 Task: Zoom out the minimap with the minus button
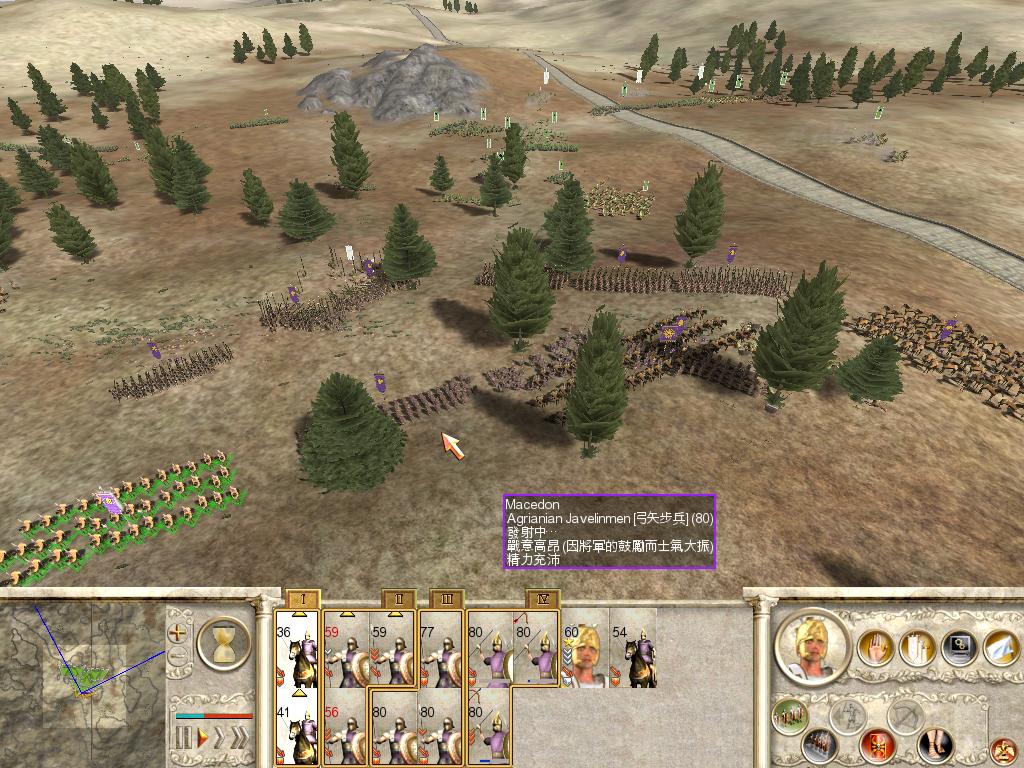tap(178, 657)
